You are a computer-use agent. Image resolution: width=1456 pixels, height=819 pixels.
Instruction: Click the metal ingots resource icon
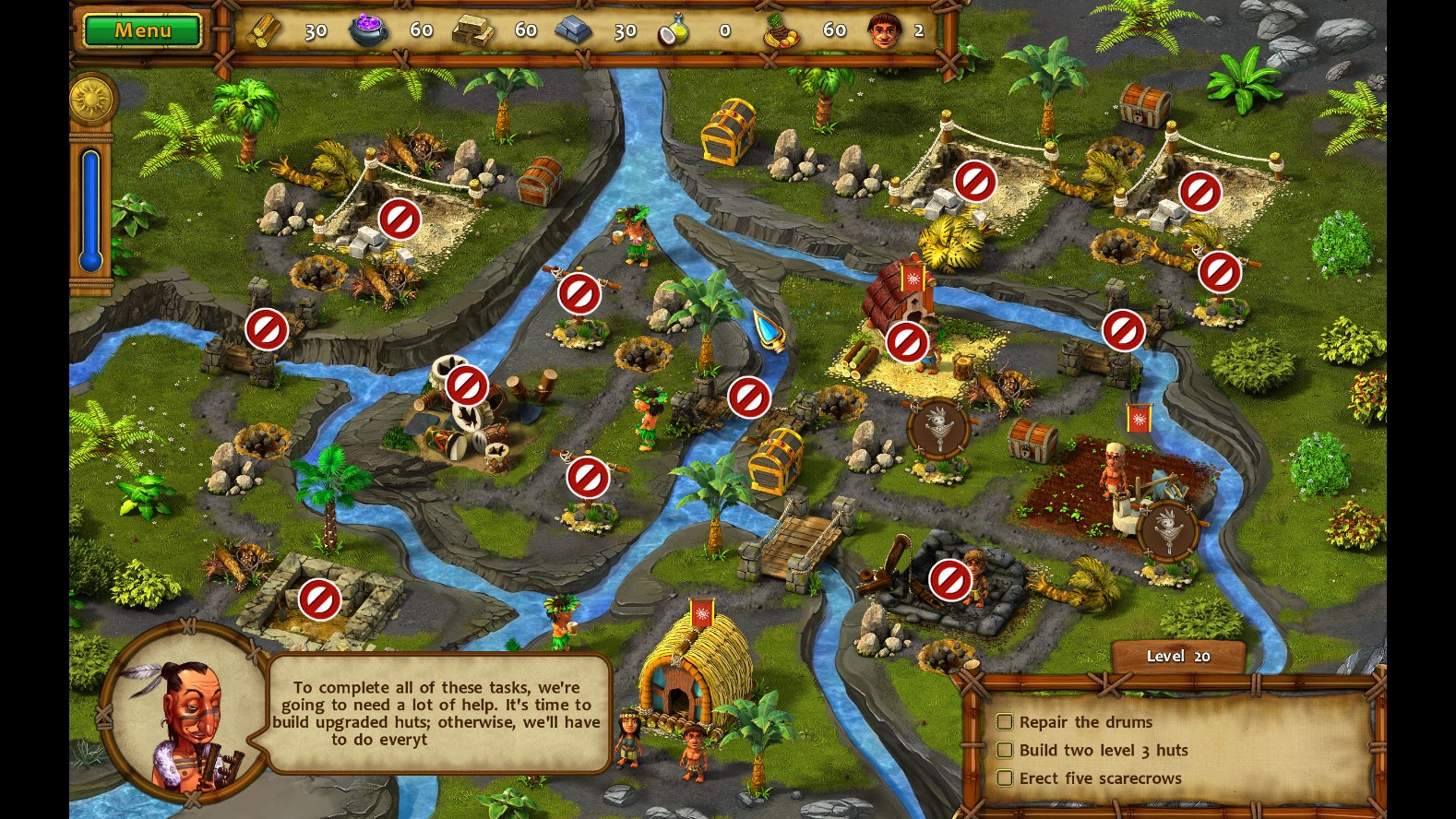(x=576, y=29)
